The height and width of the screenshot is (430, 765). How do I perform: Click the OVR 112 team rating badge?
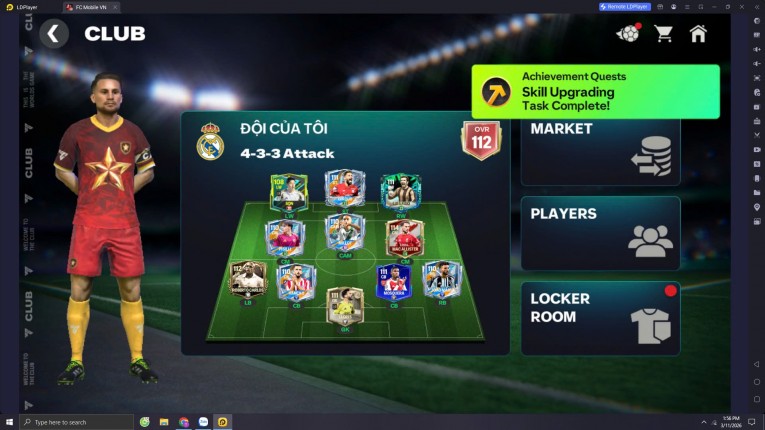pos(480,140)
